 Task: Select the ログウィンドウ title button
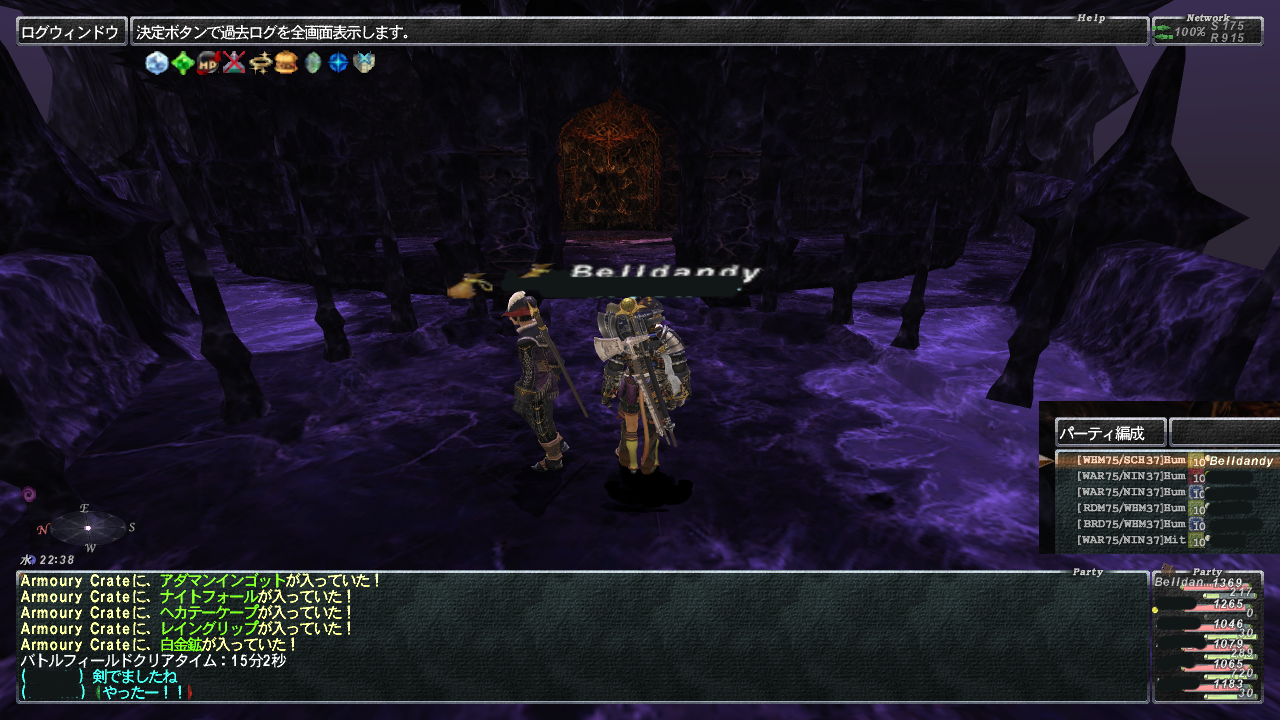pyautogui.click(x=71, y=32)
